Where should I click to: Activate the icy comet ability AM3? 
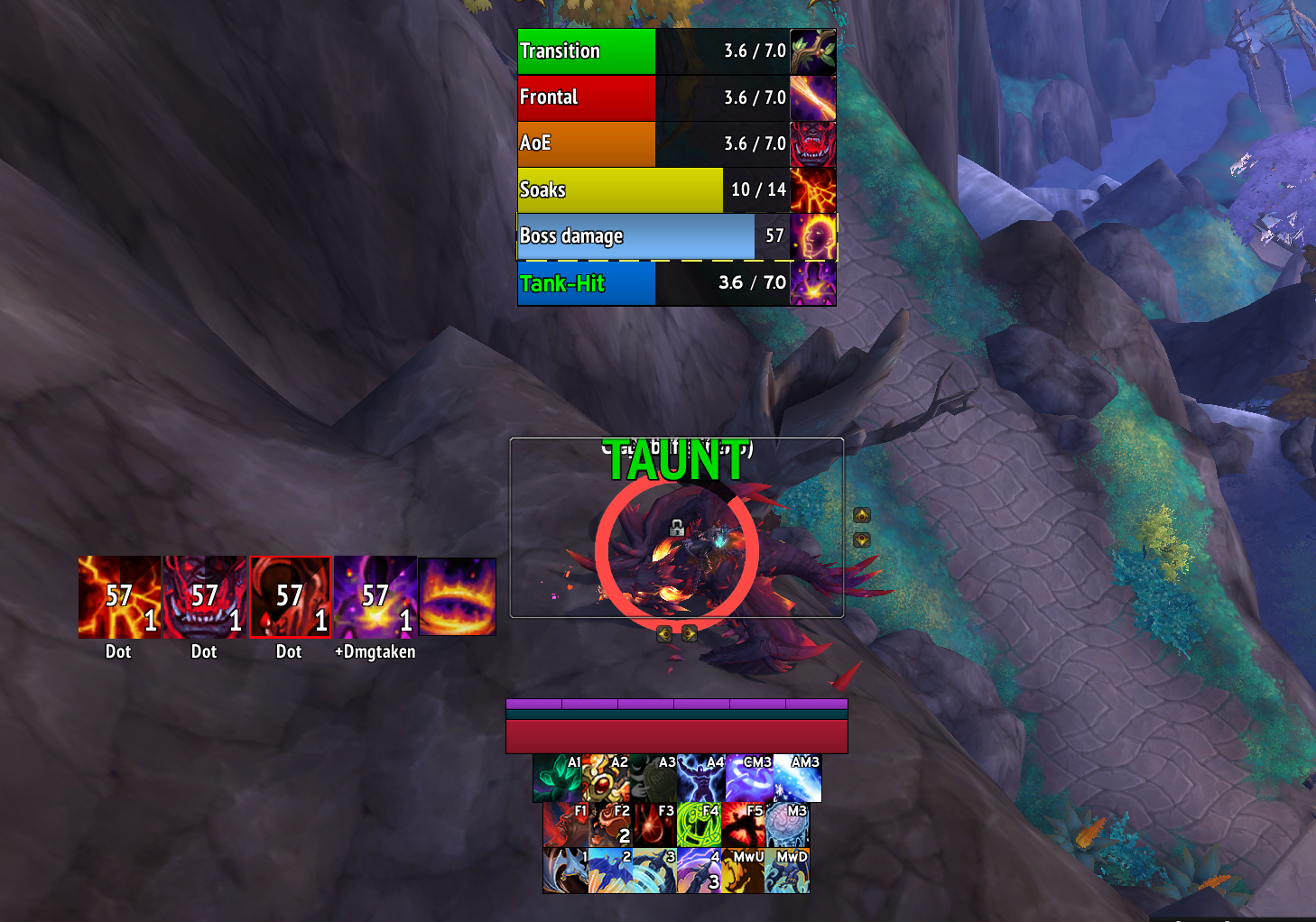coord(798,779)
